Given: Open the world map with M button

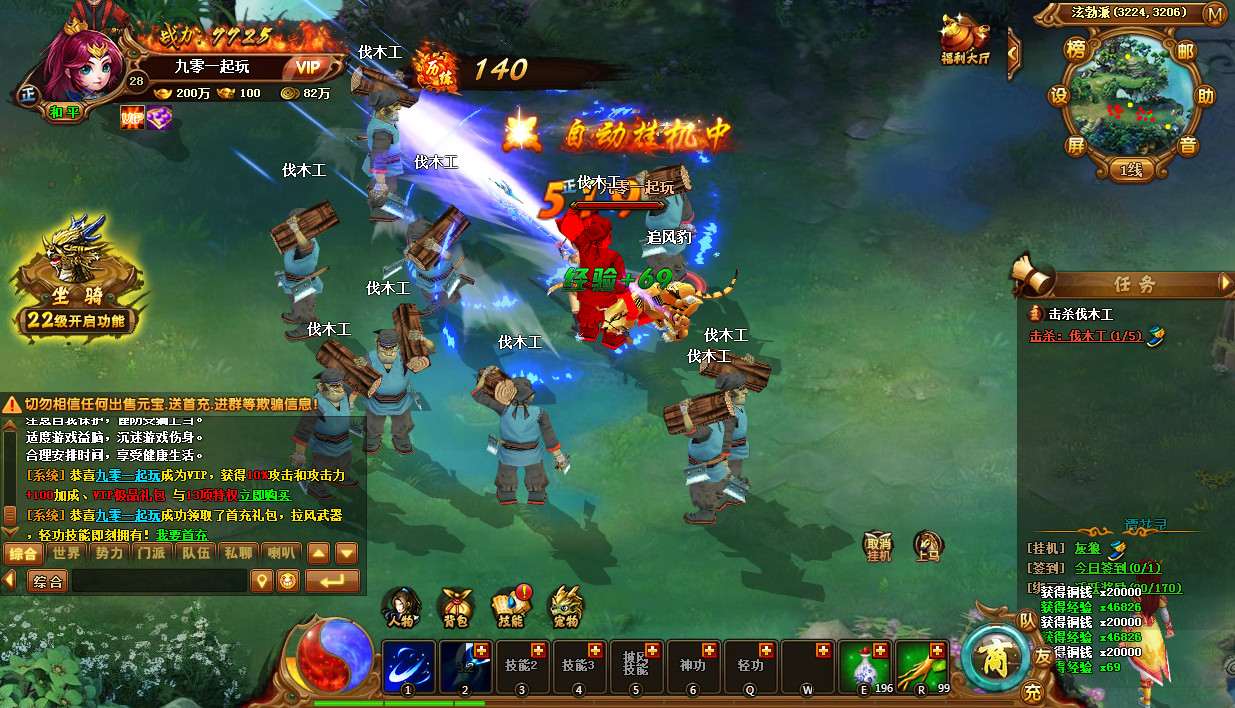Looking at the screenshot, I should tap(1215, 13).
